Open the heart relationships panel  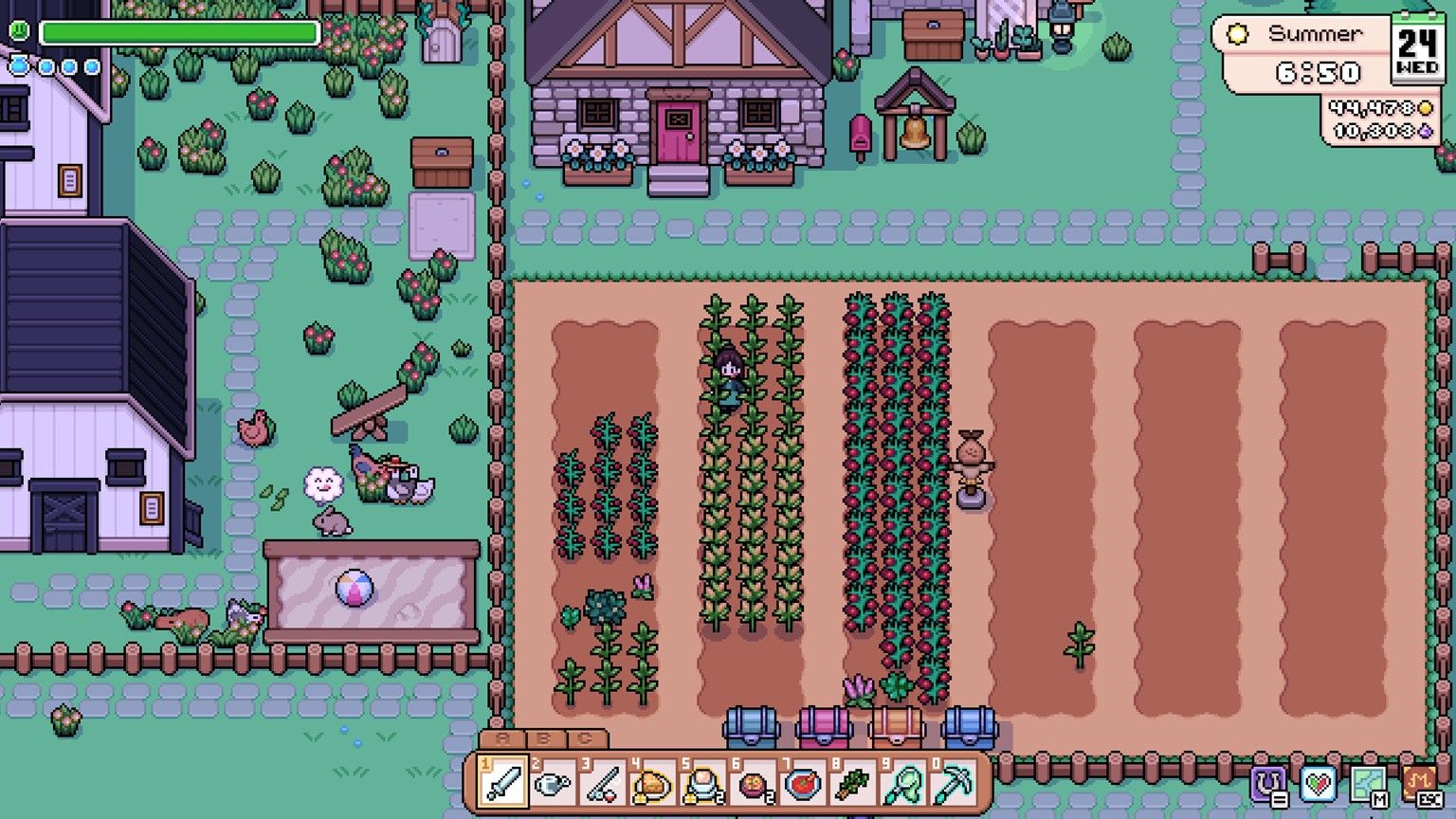click(1318, 785)
